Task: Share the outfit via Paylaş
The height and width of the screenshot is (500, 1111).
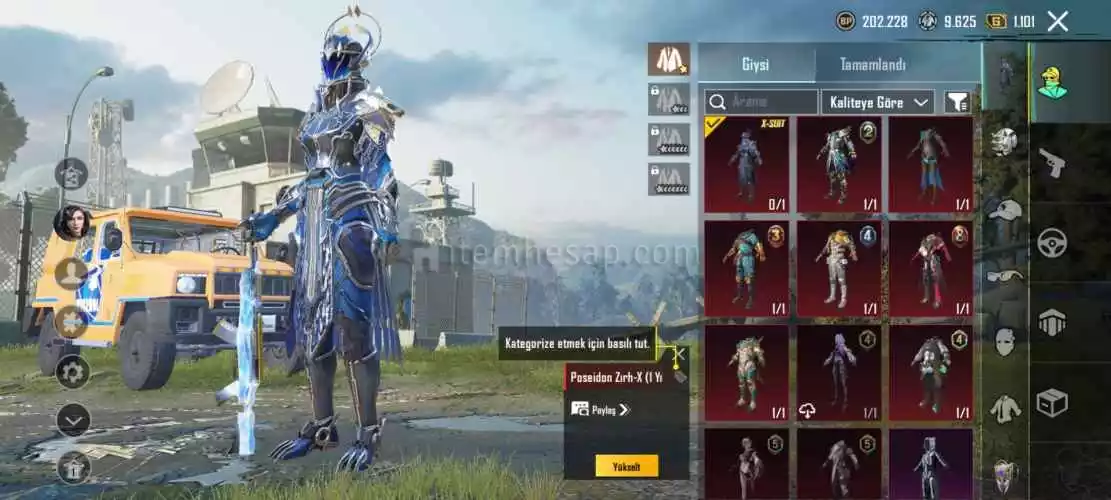Action: coord(600,409)
